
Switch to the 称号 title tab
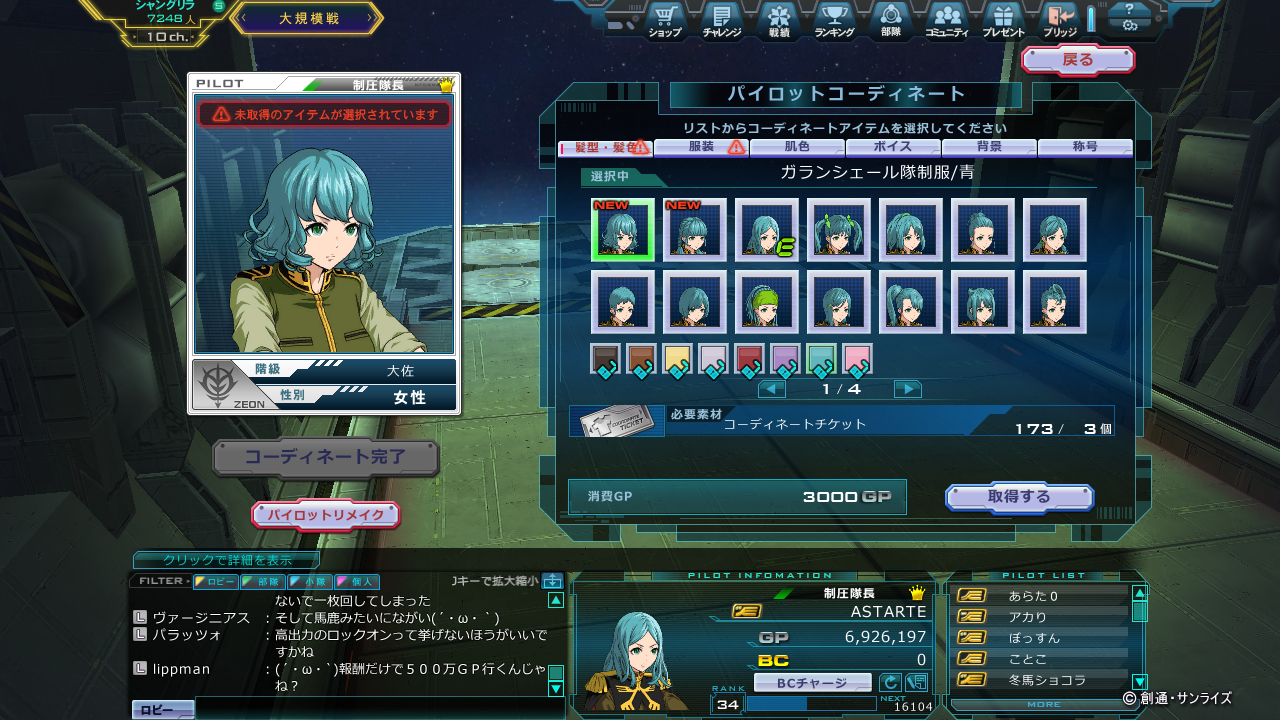point(1085,147)
